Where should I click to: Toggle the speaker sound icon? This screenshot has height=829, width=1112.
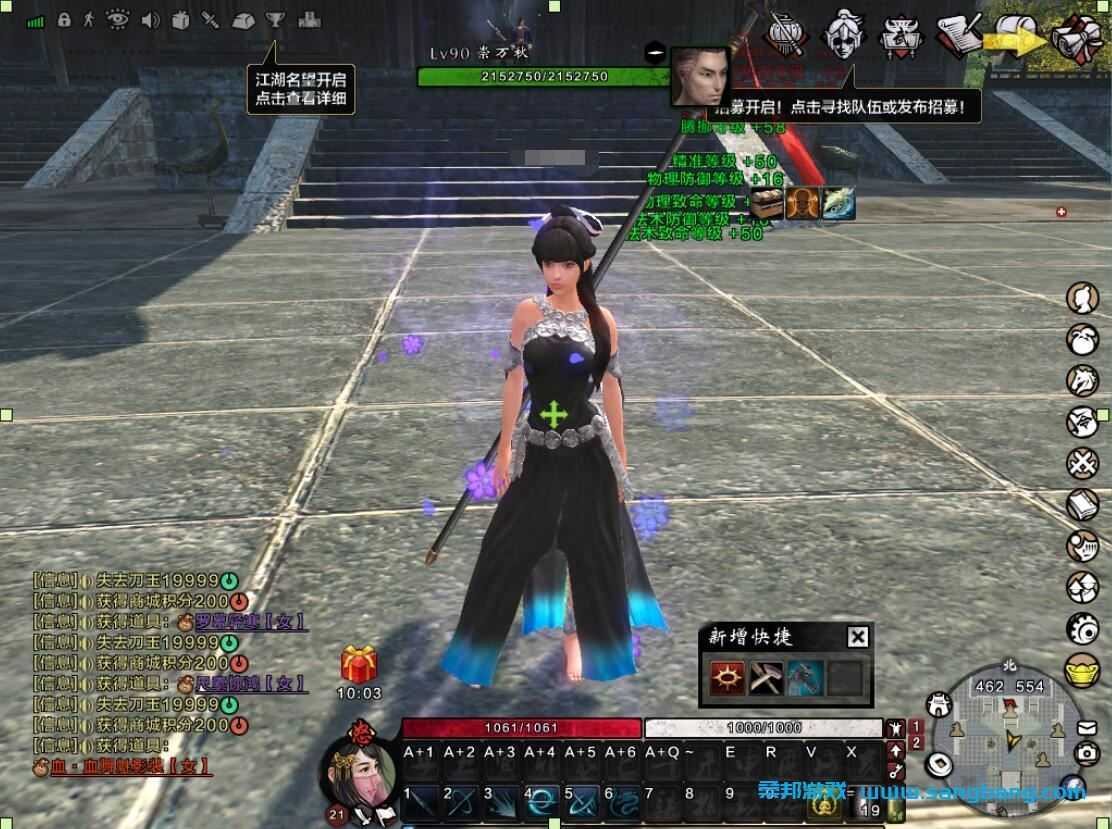(151, 20)
